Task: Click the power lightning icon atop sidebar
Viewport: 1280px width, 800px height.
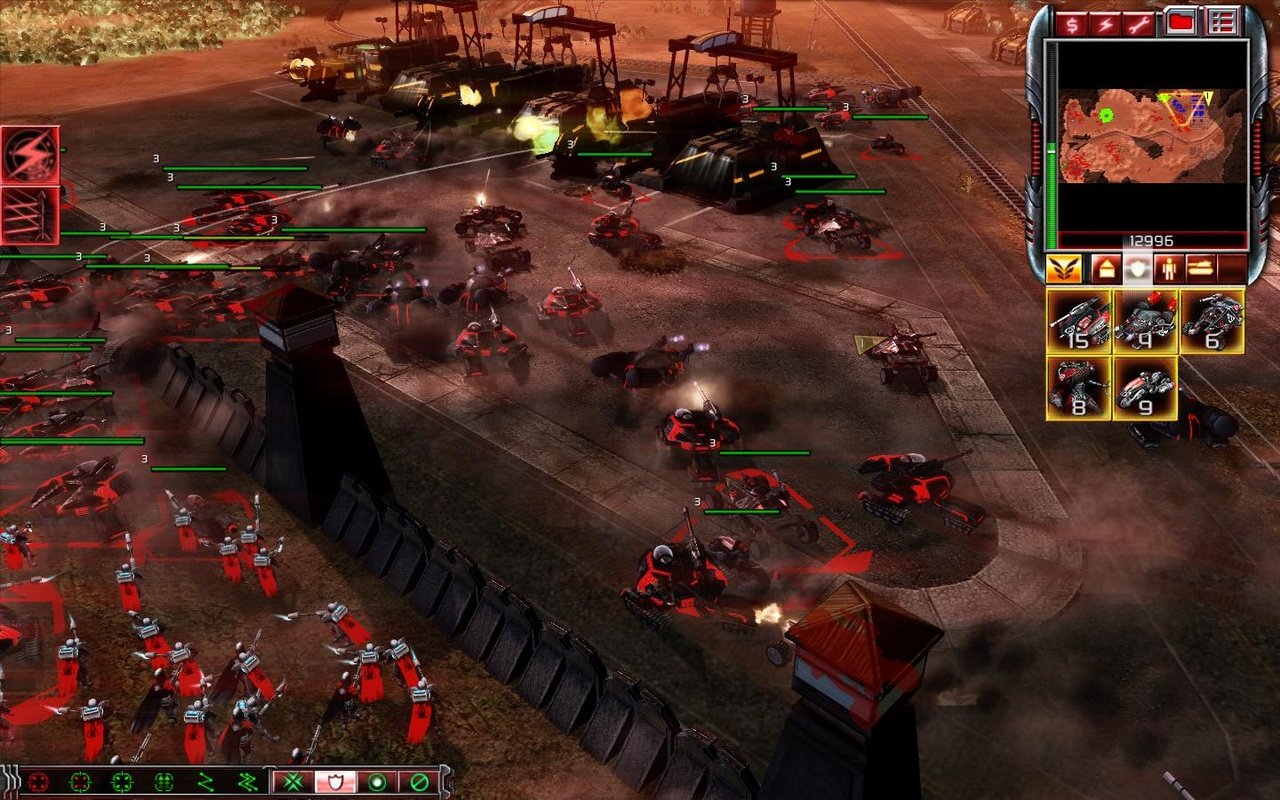Action: pyautogui.click(x=1105, y=22)
